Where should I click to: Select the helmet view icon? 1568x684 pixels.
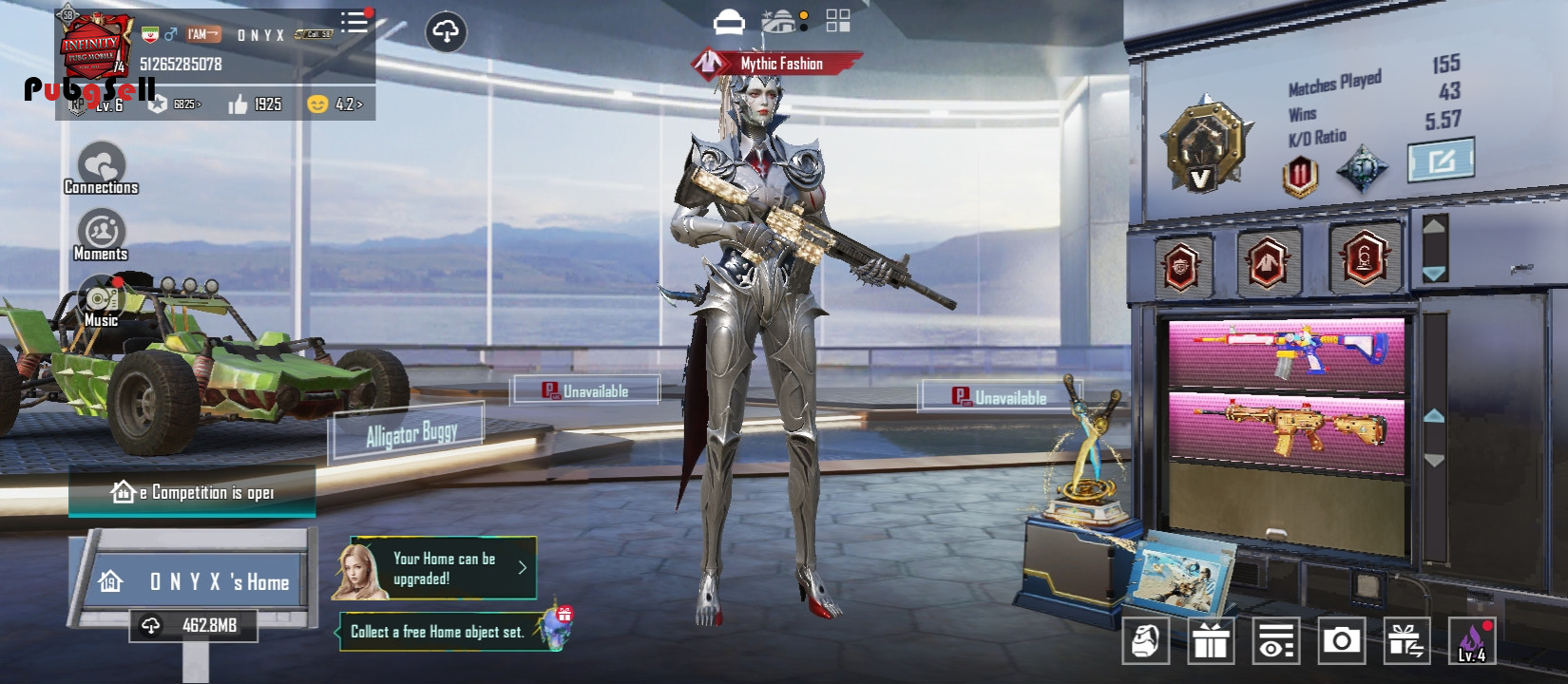(x=729, y=21)
